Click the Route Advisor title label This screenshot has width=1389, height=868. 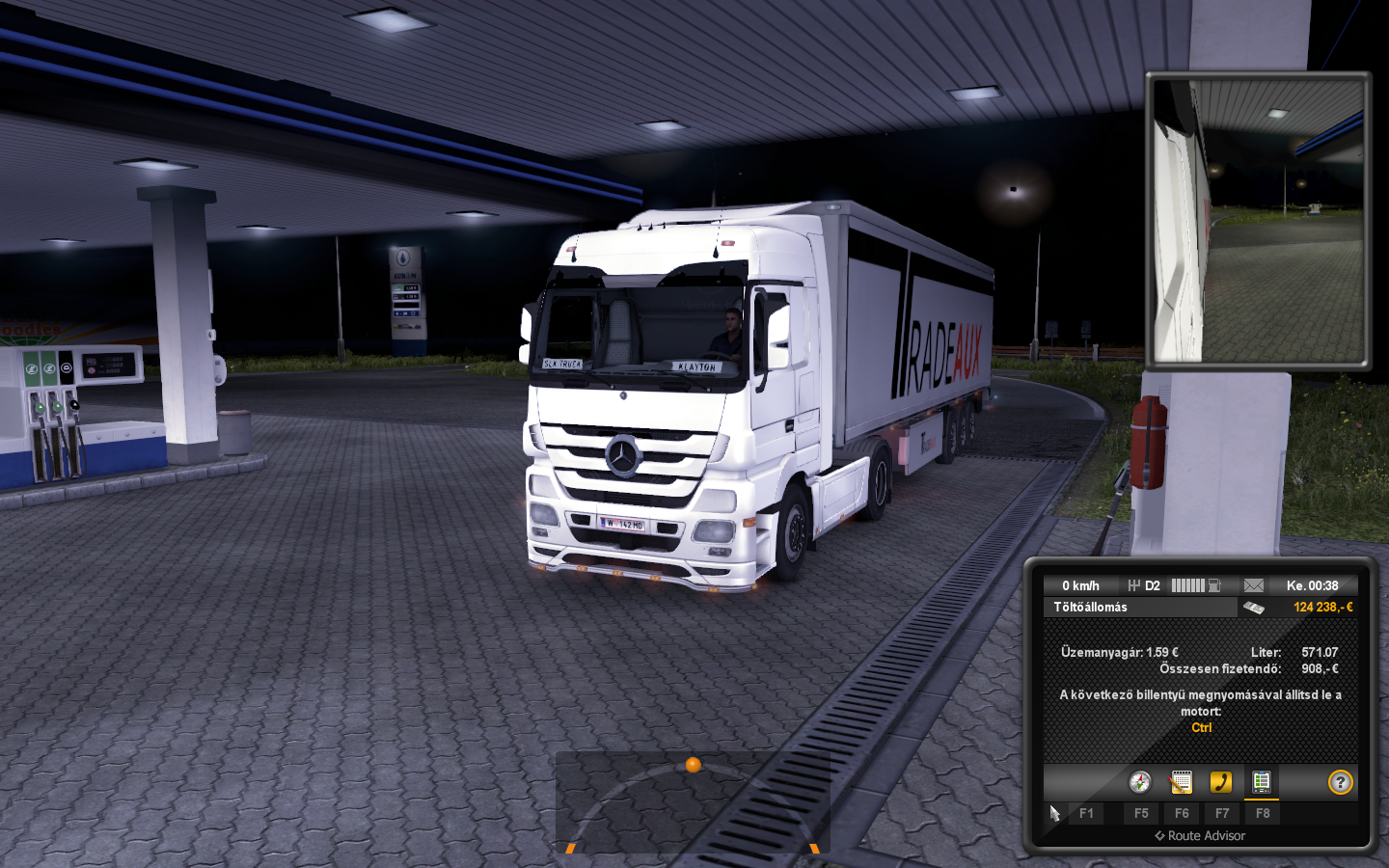coord(1201,836)
